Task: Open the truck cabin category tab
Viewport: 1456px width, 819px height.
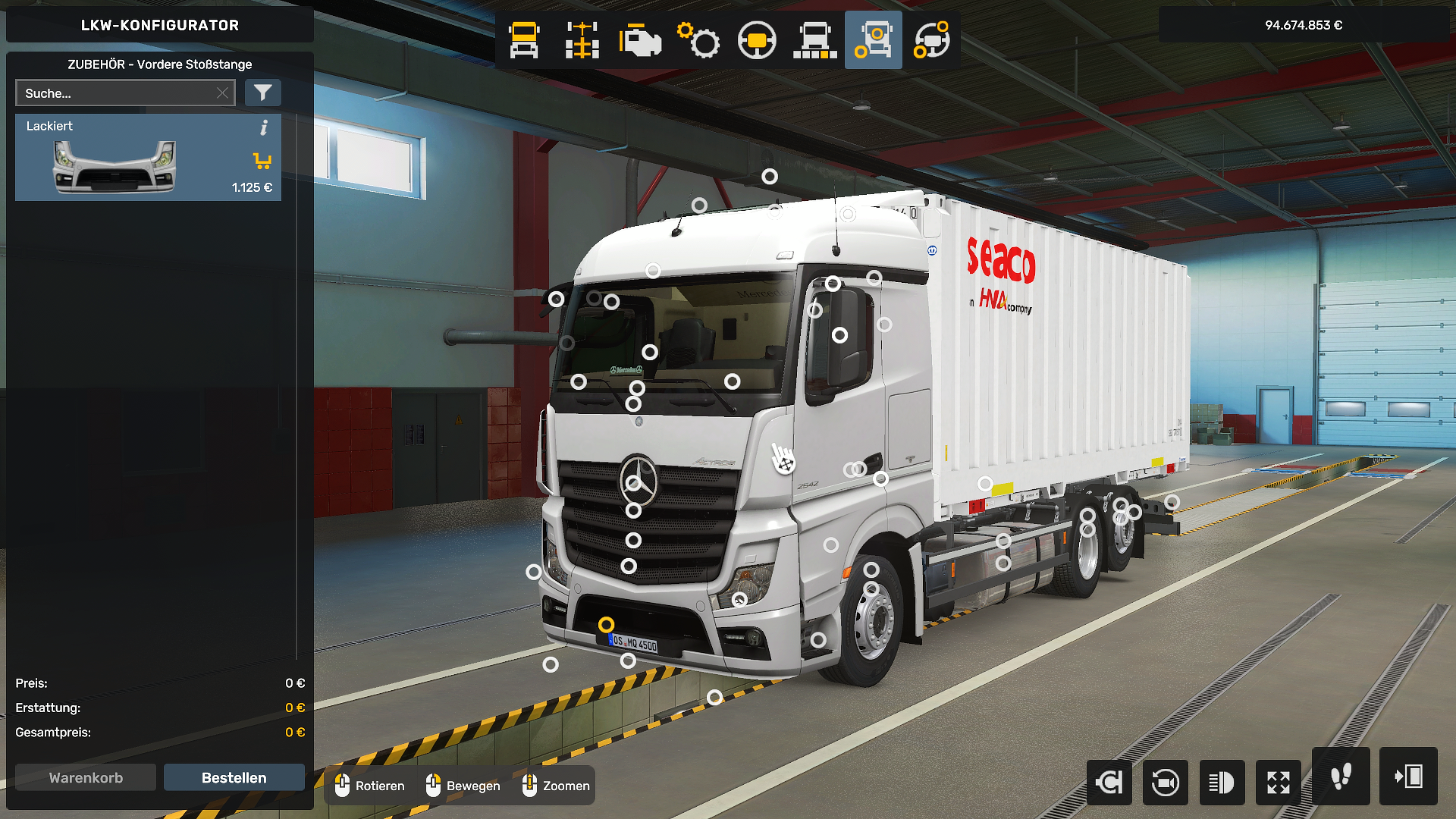Action: point(524,40)
